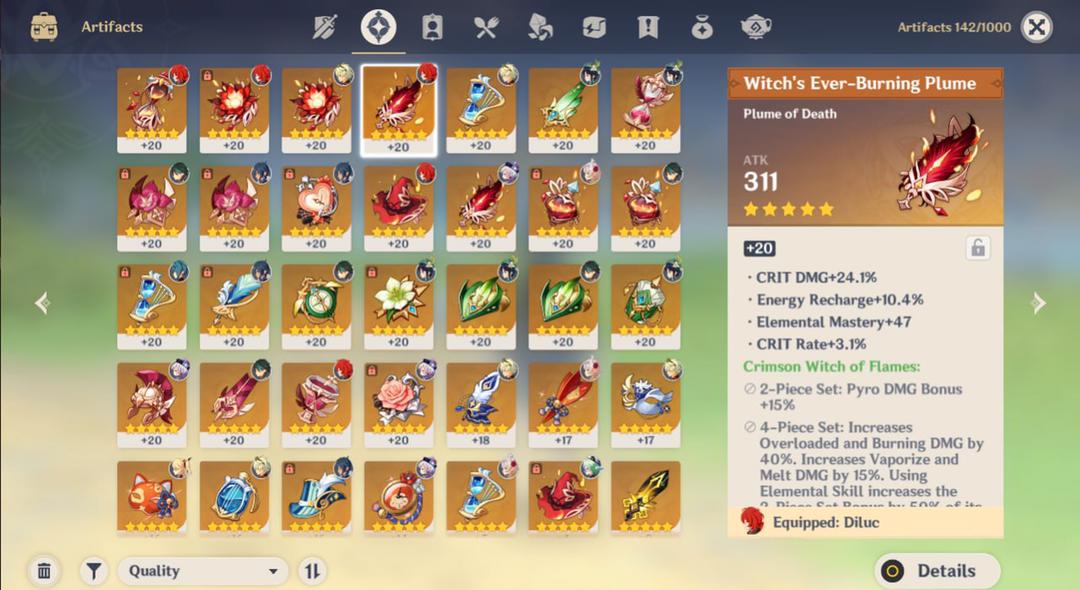The height and width of the screenshot is (590, 1080).
Task: Go to the previous page with left arrow
Action: click(42, 302)
